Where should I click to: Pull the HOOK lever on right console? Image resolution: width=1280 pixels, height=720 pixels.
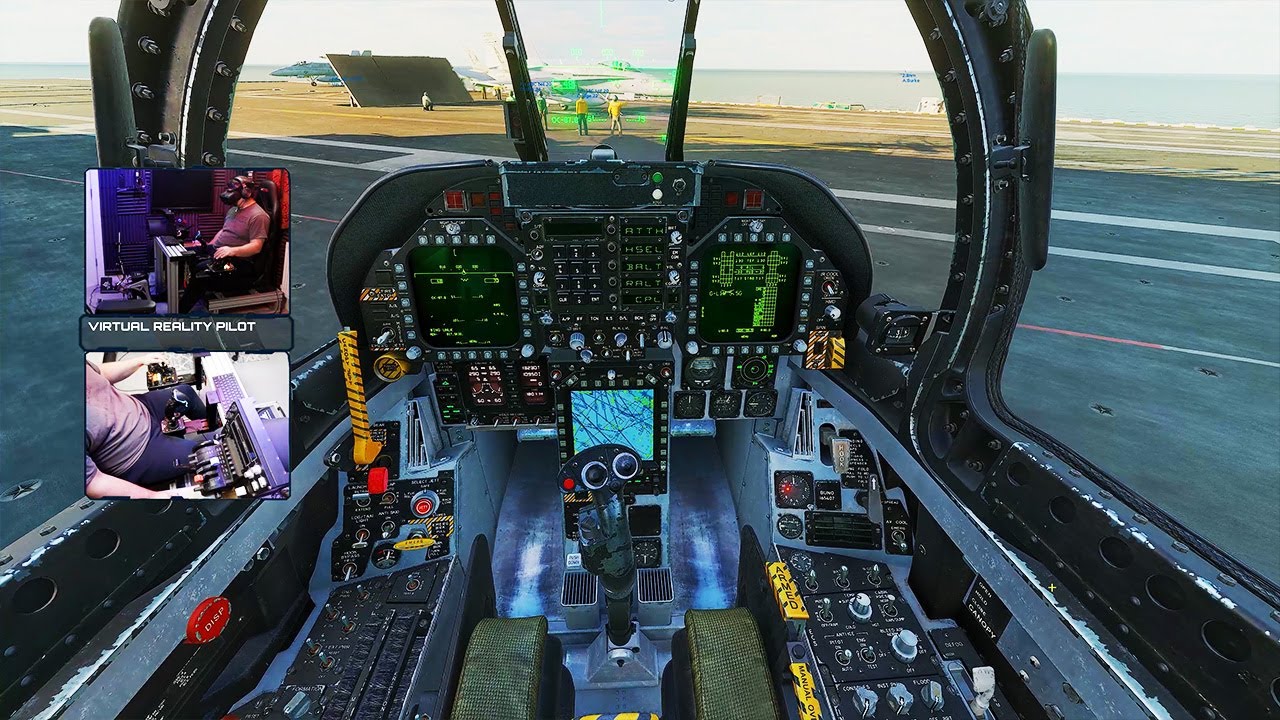tap(839, 453)
